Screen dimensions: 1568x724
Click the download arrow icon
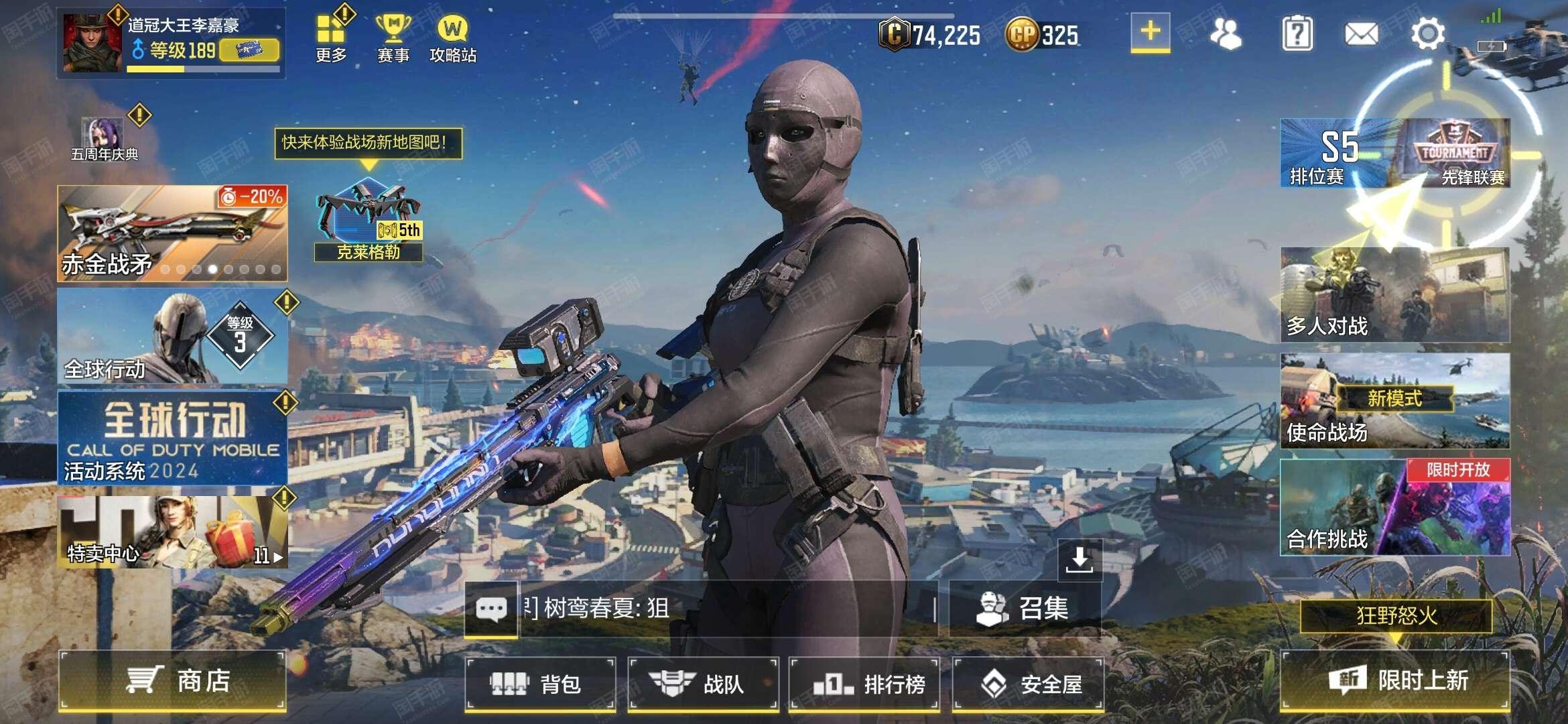tap(1080, 559)
